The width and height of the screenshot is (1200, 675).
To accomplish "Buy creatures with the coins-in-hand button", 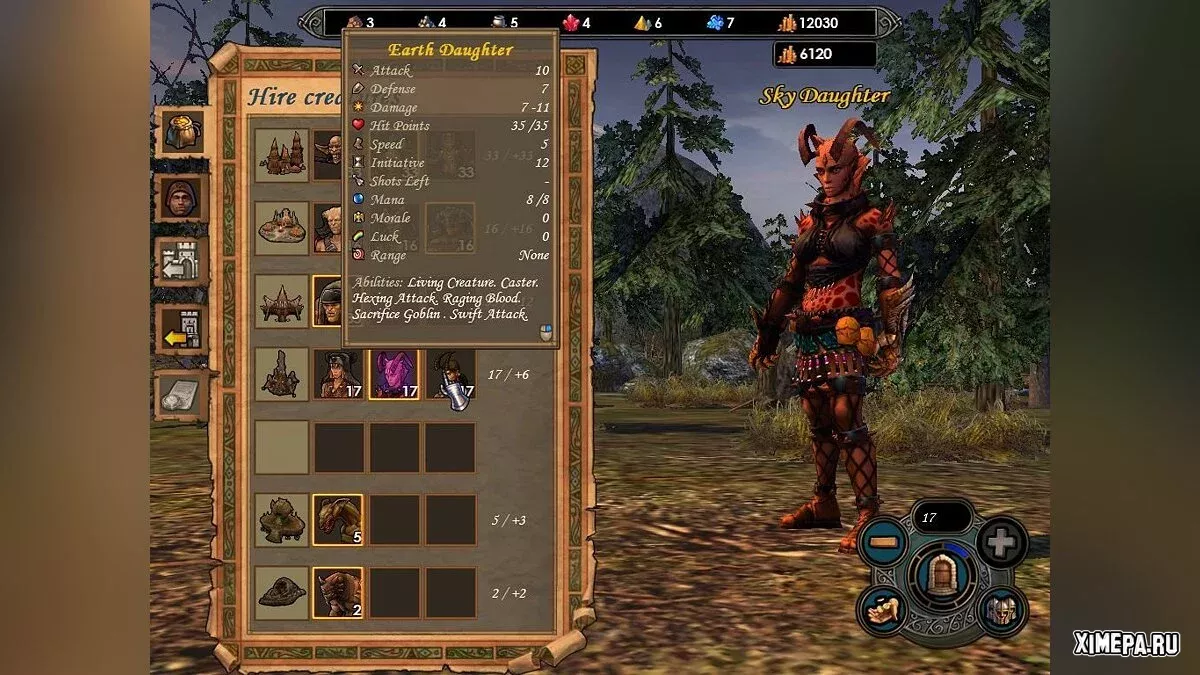I will 884,609.
